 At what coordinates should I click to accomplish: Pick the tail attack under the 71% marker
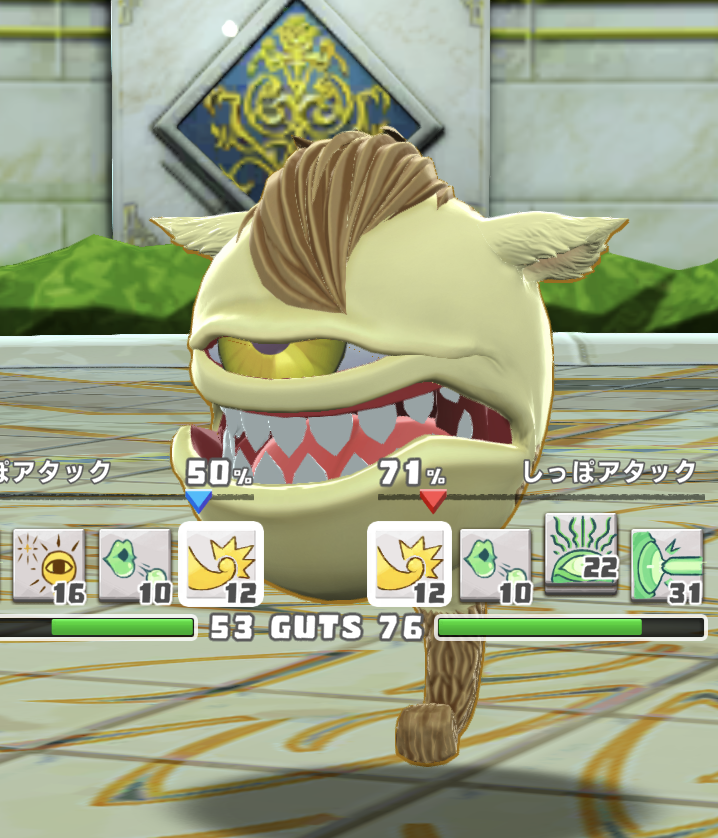point(410,564)
